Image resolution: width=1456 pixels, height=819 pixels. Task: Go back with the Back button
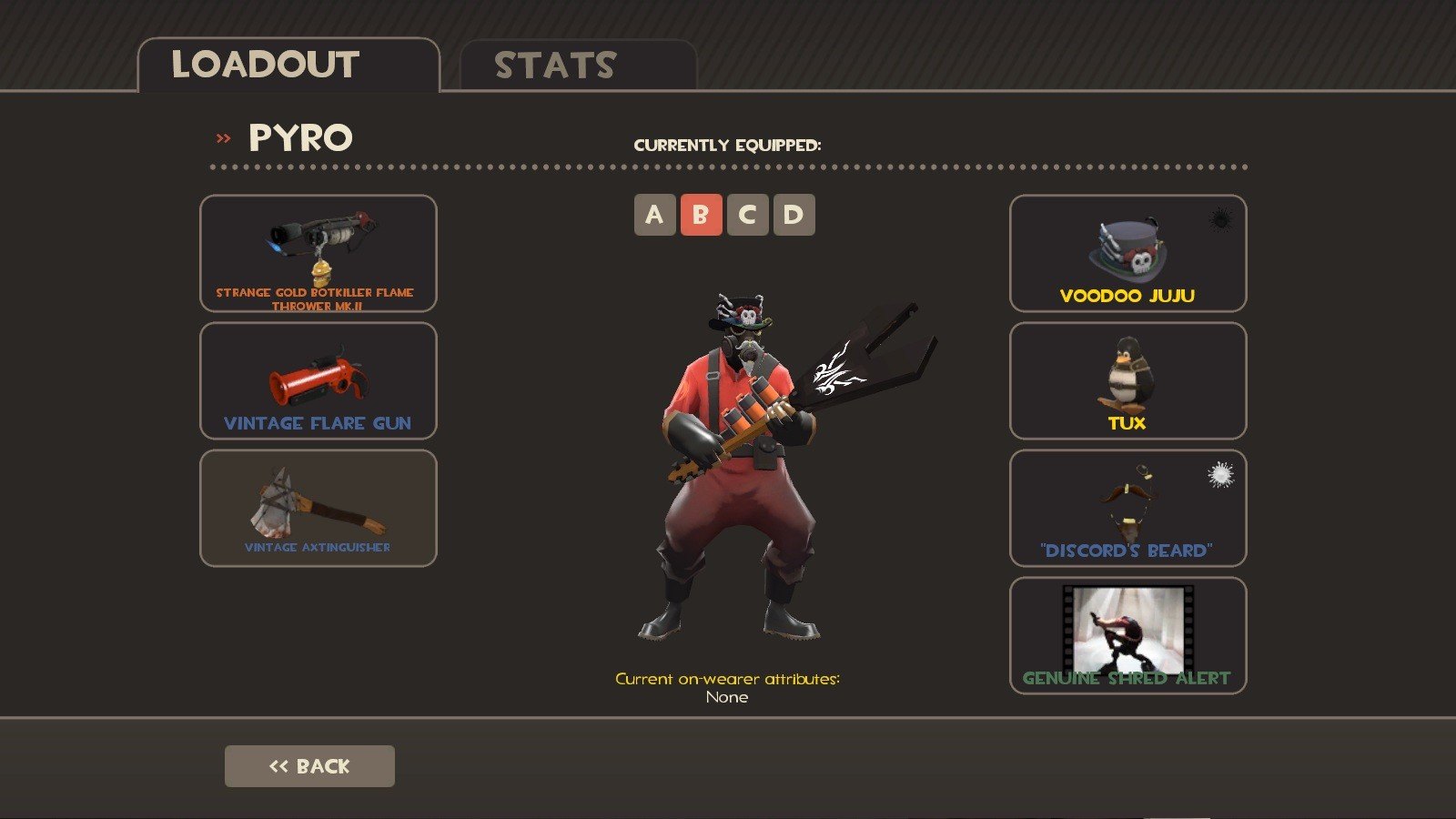[x=309, y=766]
